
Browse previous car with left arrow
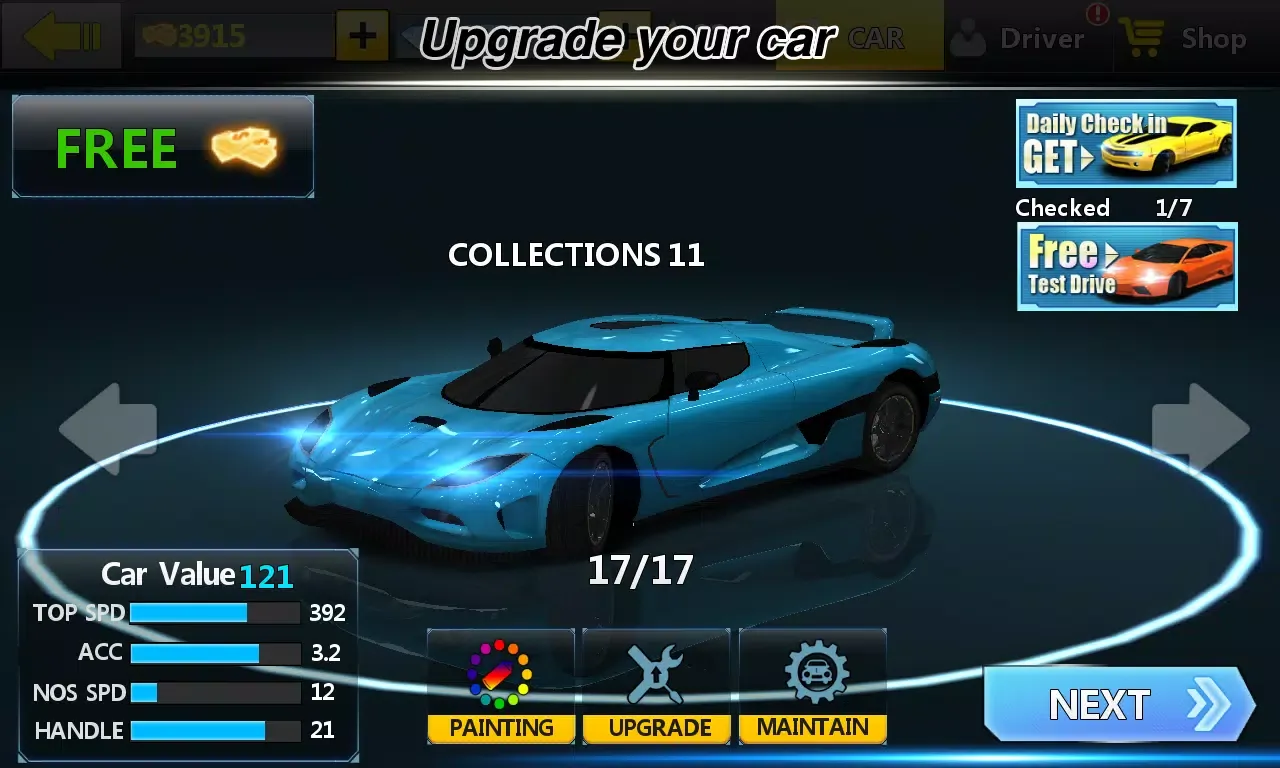[x=110, y=428]
